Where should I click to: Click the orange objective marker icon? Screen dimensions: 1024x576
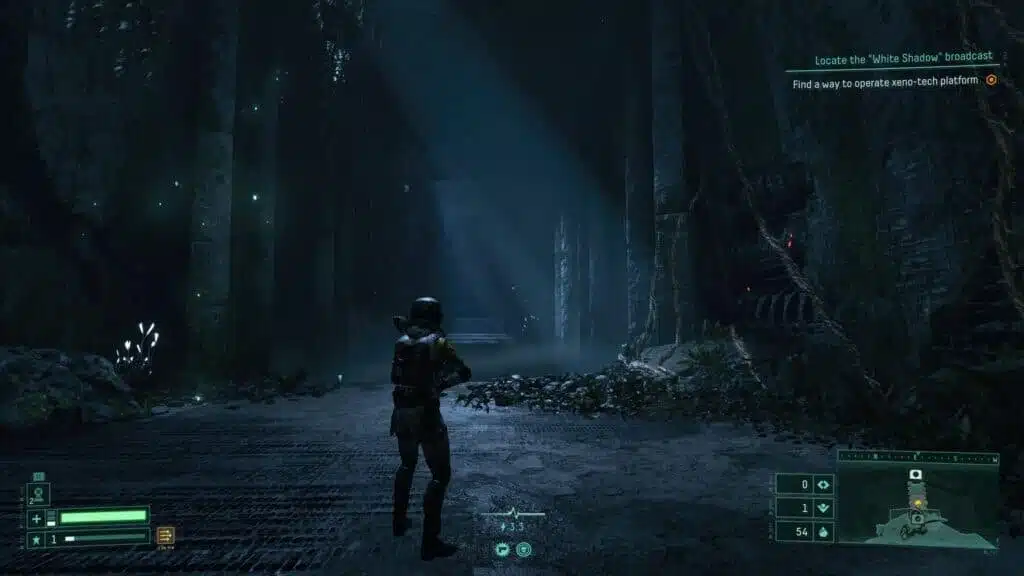pos(991,80)
